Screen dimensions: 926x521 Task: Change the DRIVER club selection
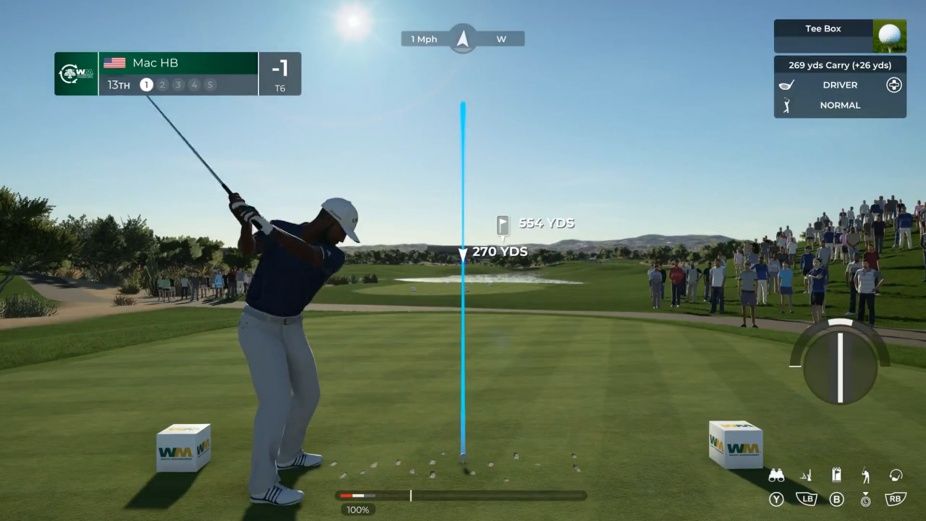pos(840,85)
